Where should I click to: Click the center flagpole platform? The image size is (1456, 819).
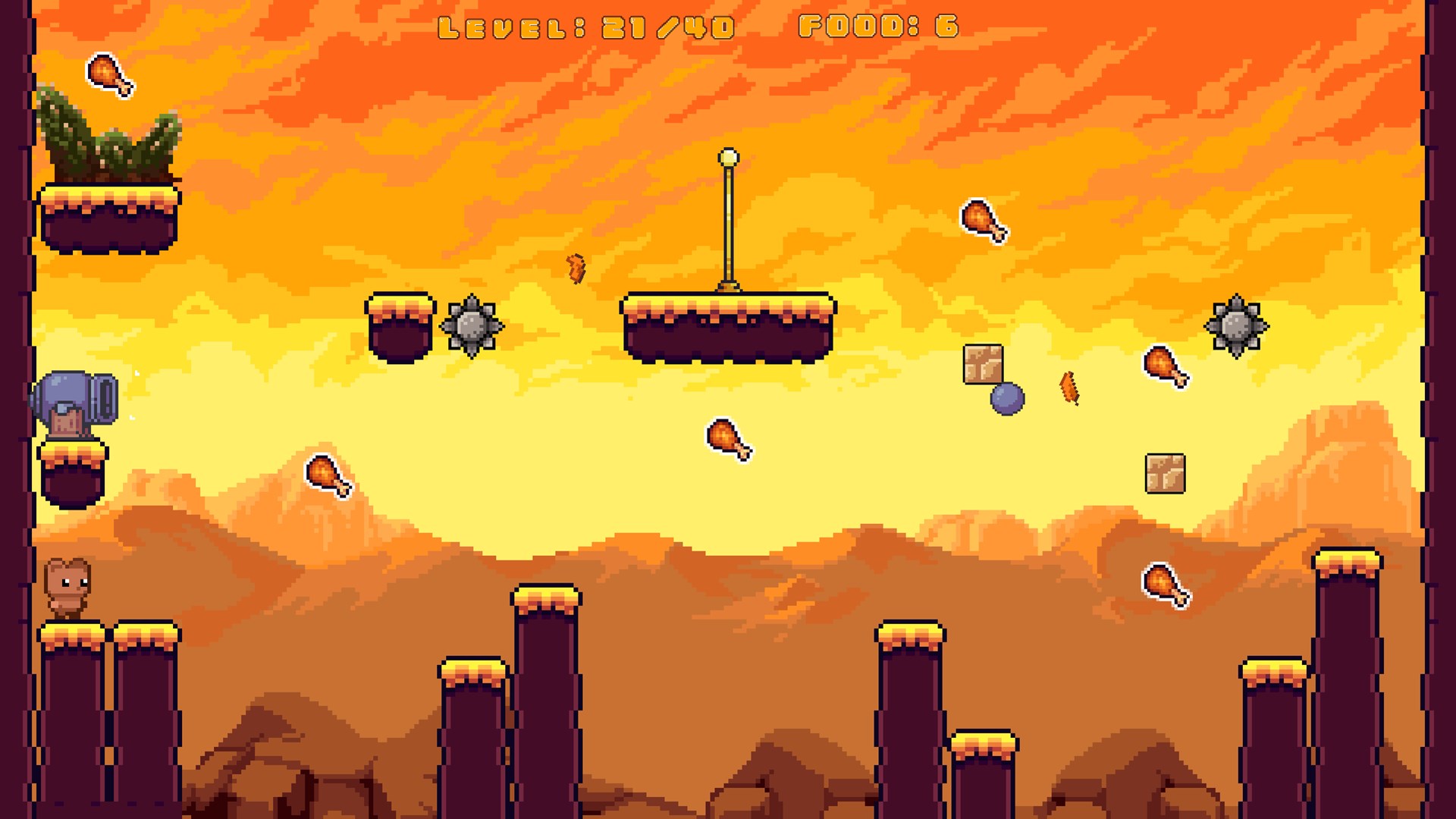[x=726, y=326]
